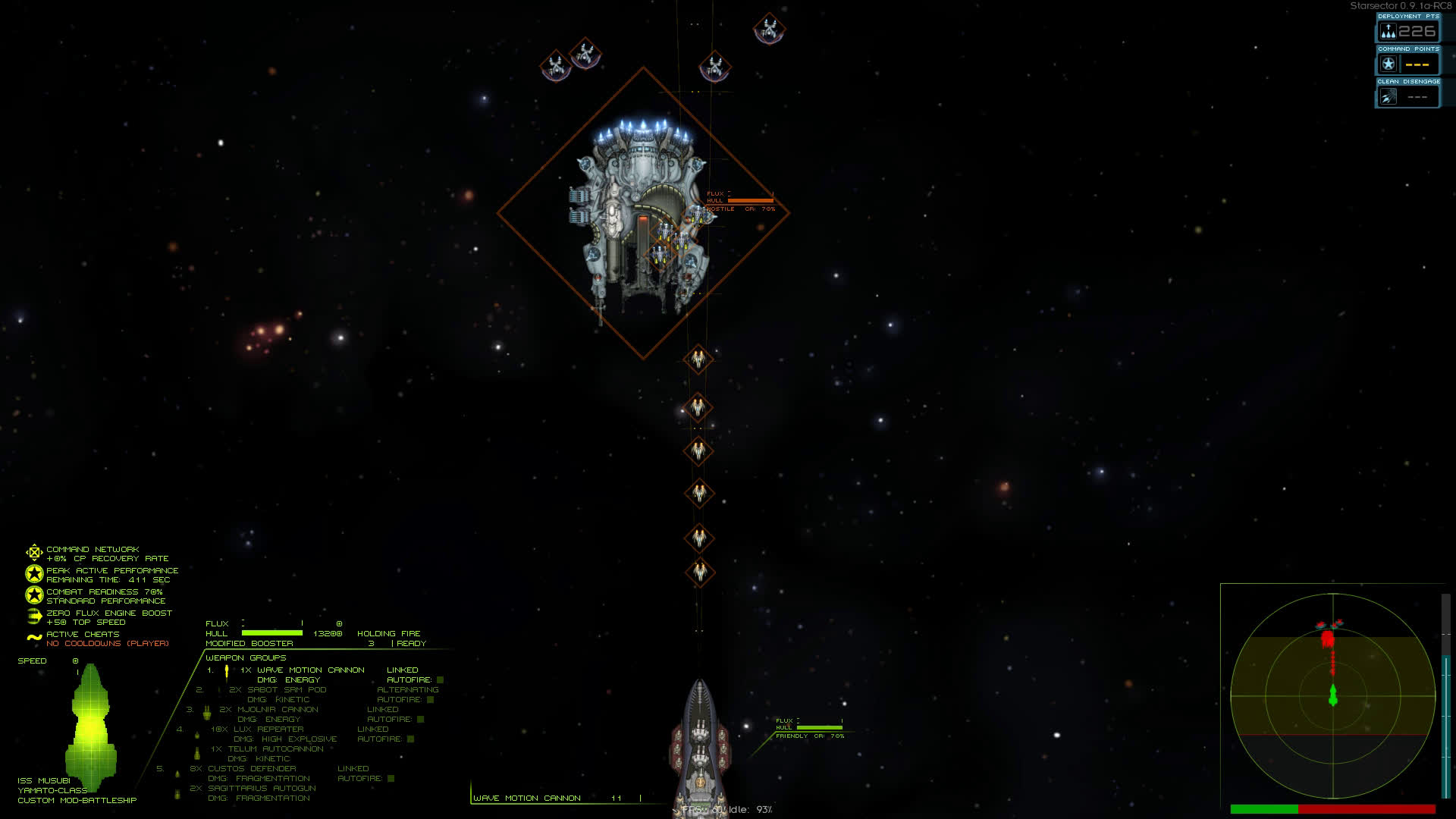Toggle autofire for Mjolnir Cannon group

click(420, 720)
